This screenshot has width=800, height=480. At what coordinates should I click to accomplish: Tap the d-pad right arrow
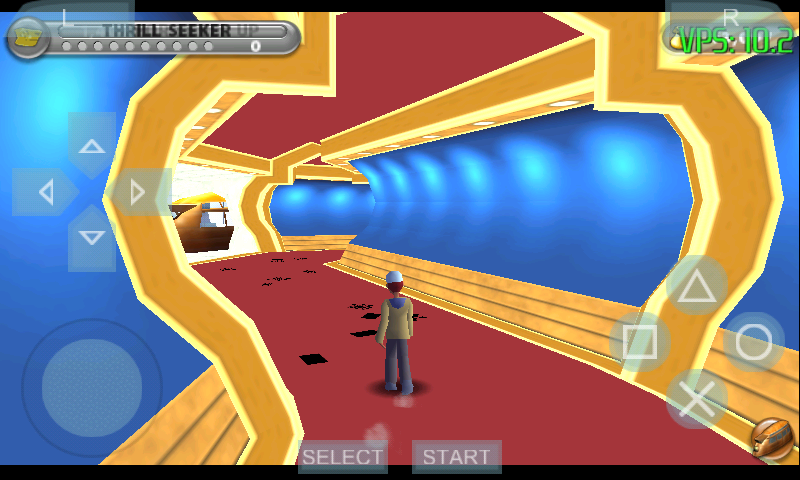click(x=138, y=192)
